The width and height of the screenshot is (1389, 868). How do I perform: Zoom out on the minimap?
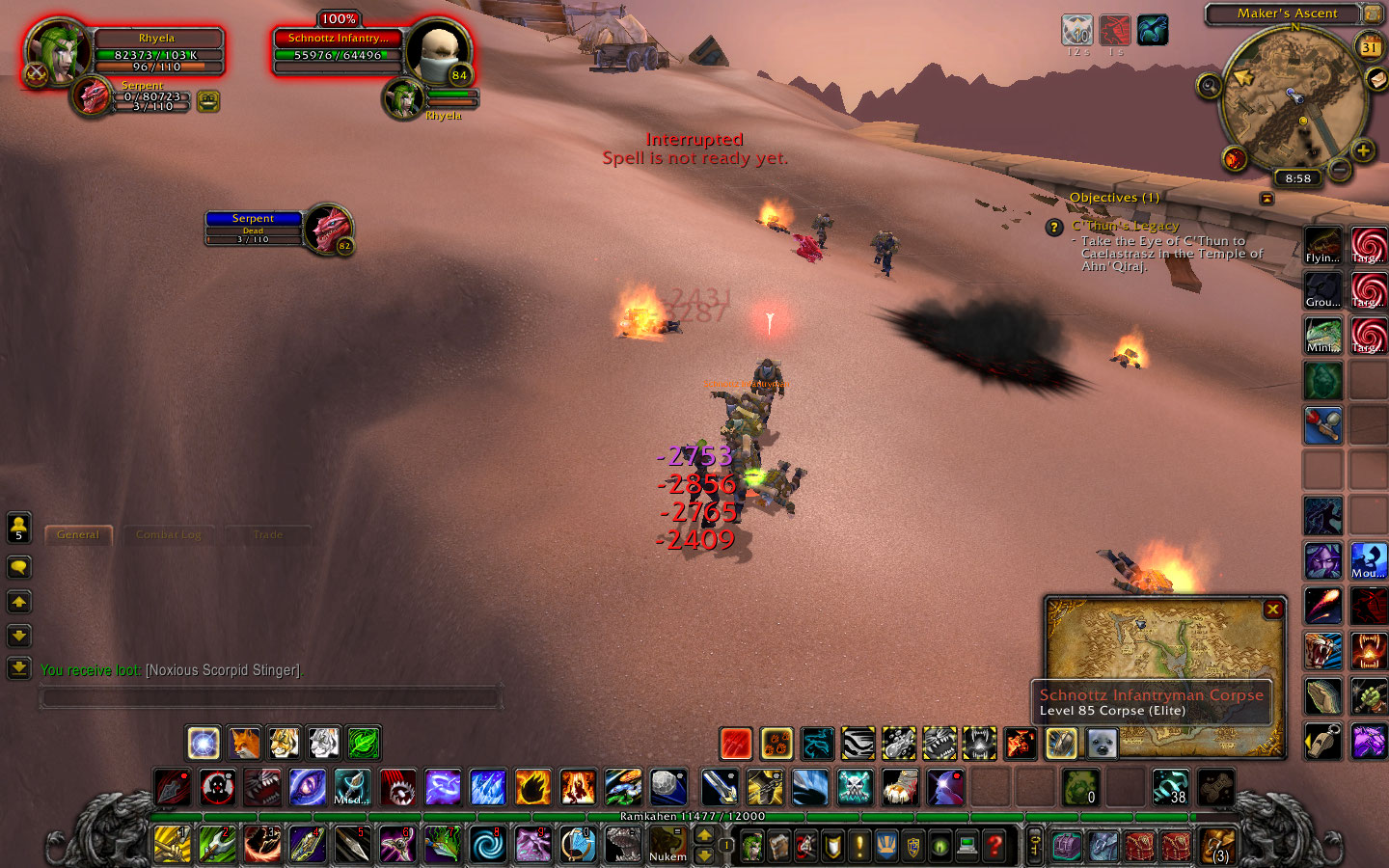pyautogui.click(x=1339, y=169)
